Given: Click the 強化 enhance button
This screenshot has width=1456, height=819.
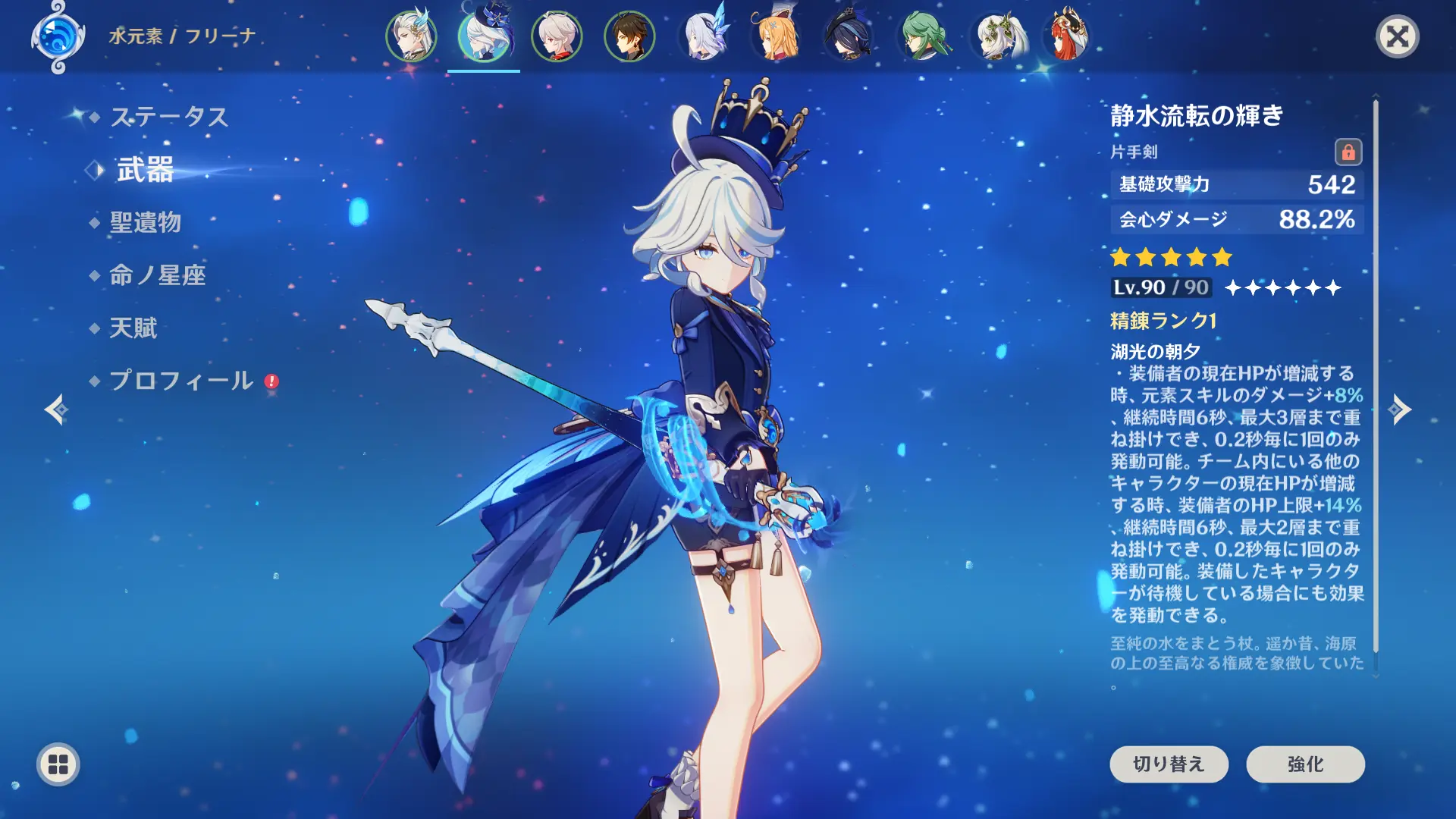Looking at the screenshot, I should pyautogui.click(x=1305, y=764).
